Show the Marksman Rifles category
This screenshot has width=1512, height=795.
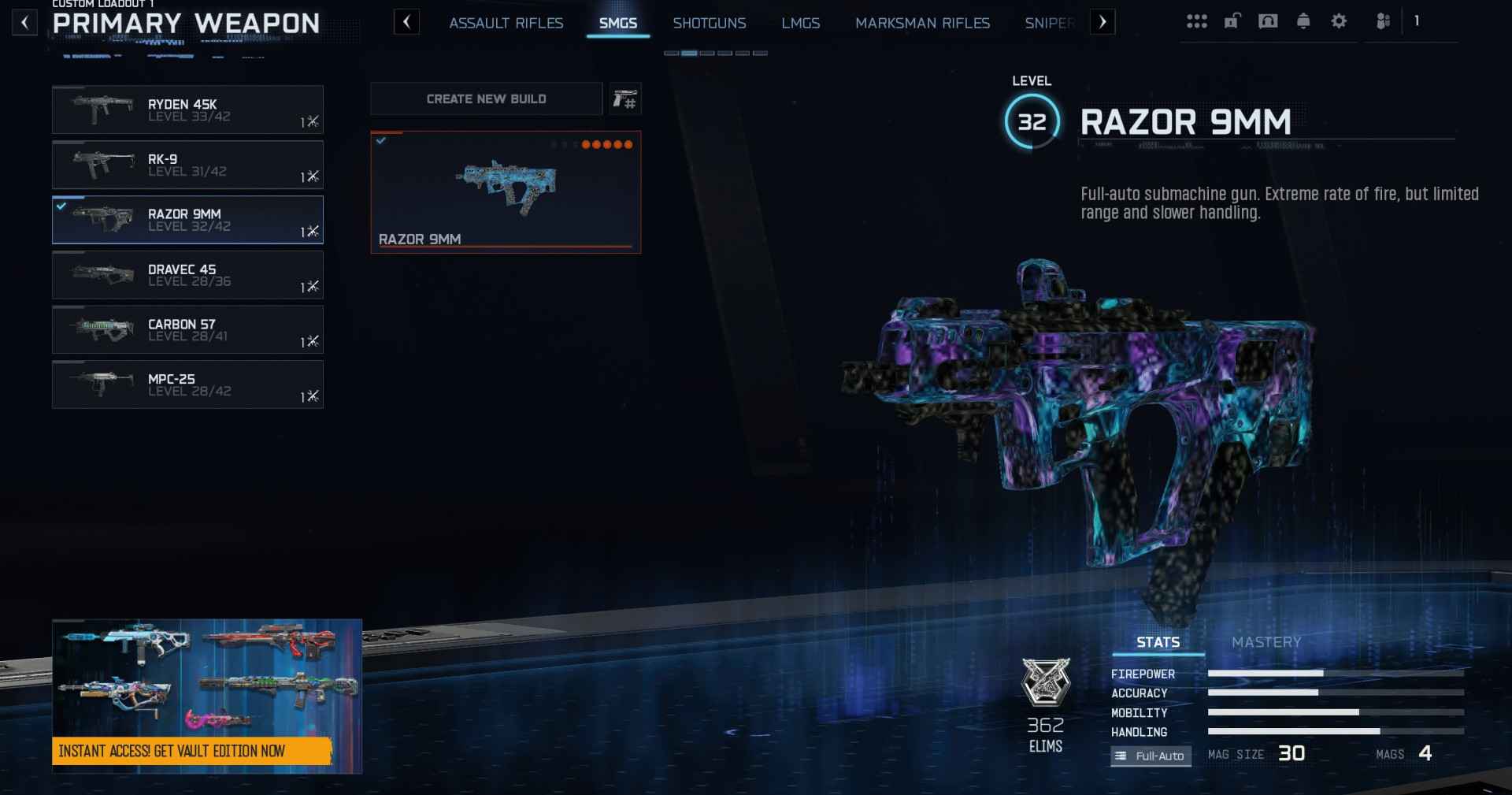click(922, 24)
